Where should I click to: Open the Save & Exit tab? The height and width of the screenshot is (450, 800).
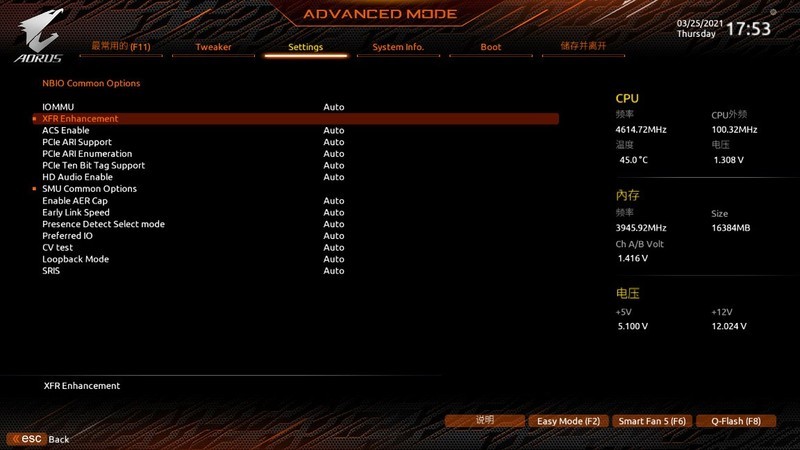584,46
